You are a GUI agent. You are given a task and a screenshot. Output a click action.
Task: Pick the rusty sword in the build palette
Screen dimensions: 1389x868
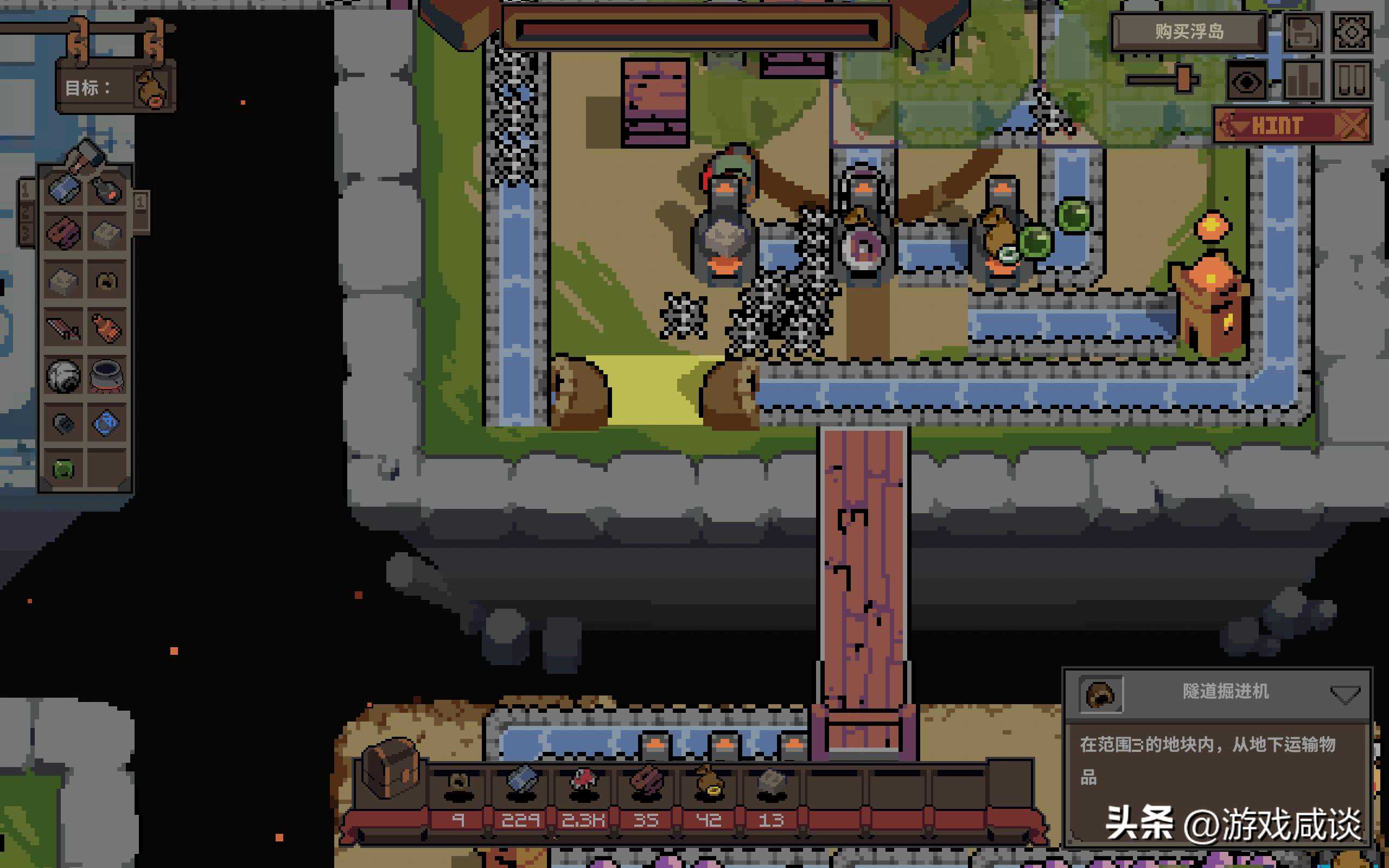coord(63,328)
